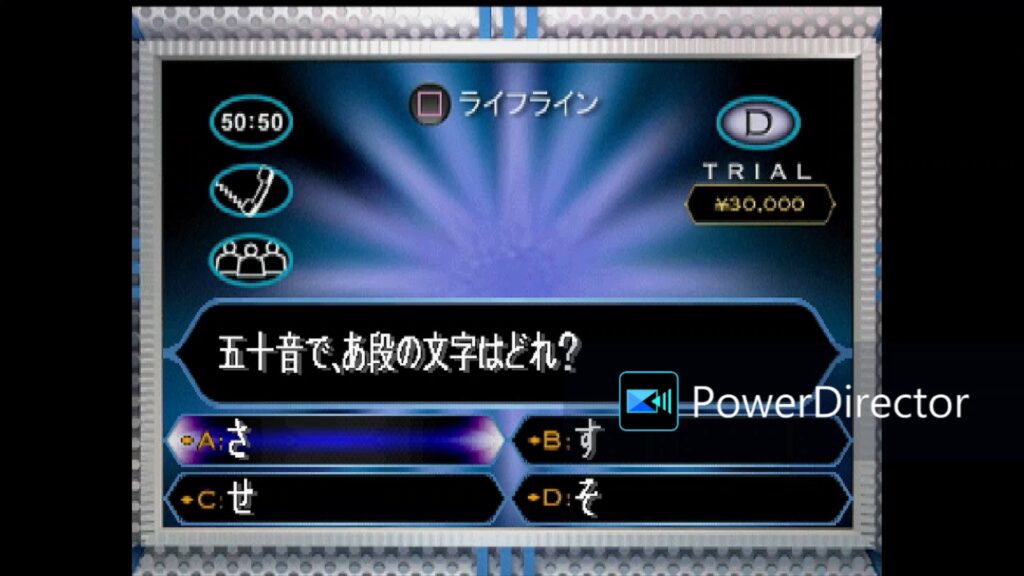Activate the phone-a-friend lifeline
The height and width of the screenshot is (576, 1024).
pos(251,190)
